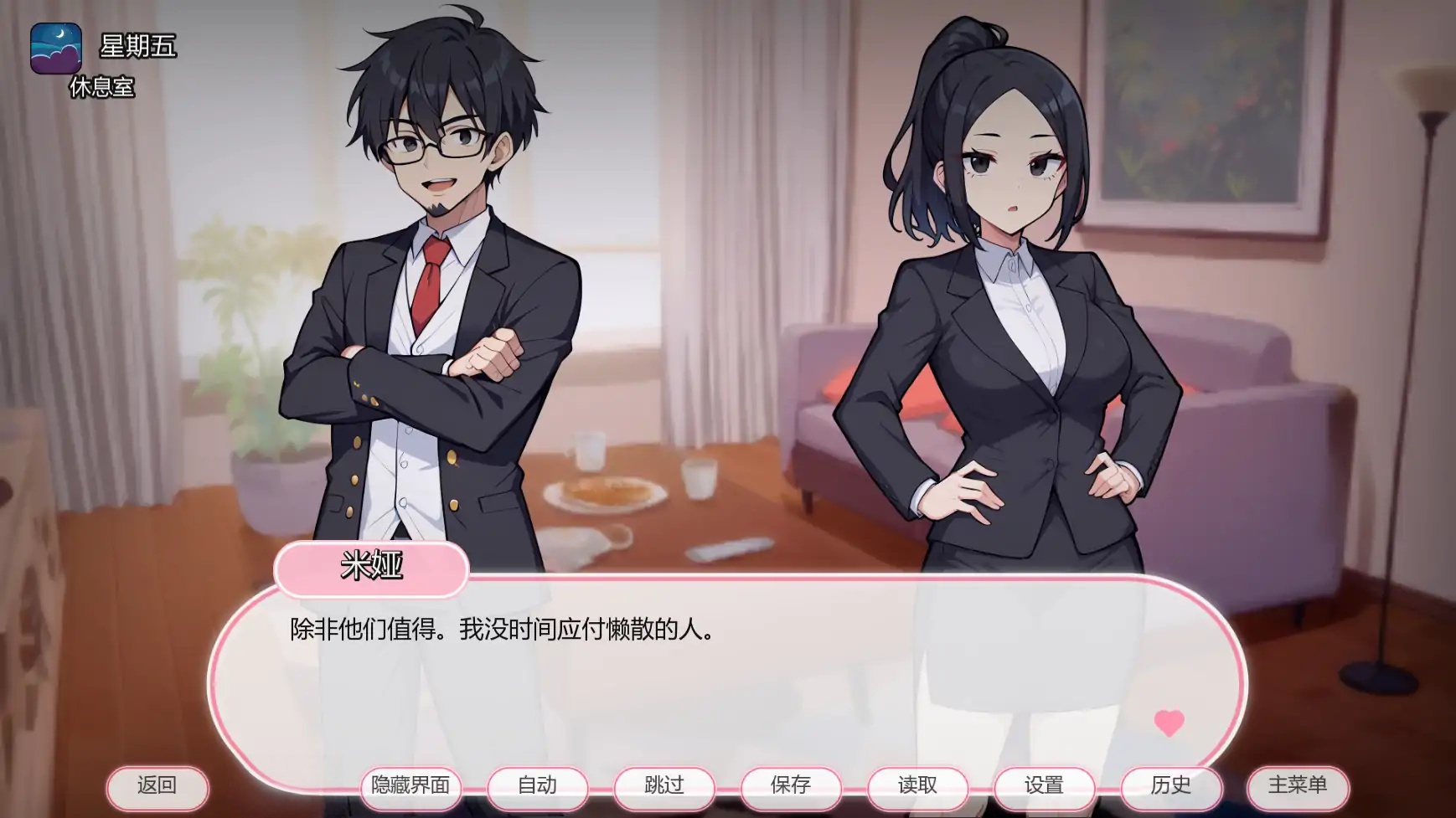The image size is (1456, 818).
Task: Open the 读取 load screen
Action: (x=918, y=787)
